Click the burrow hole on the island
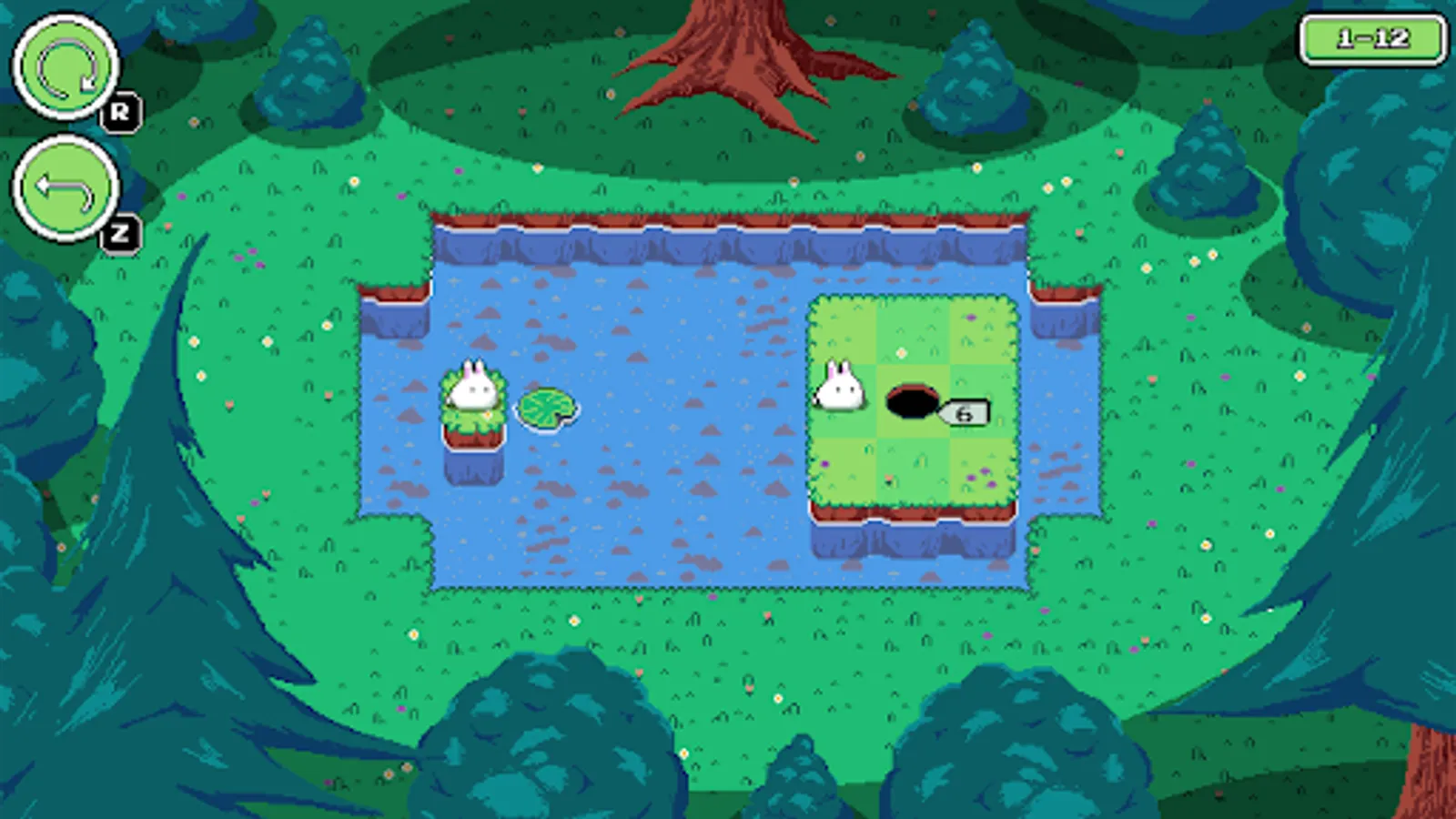This screenshot has height=819, width=1456. 910,399
